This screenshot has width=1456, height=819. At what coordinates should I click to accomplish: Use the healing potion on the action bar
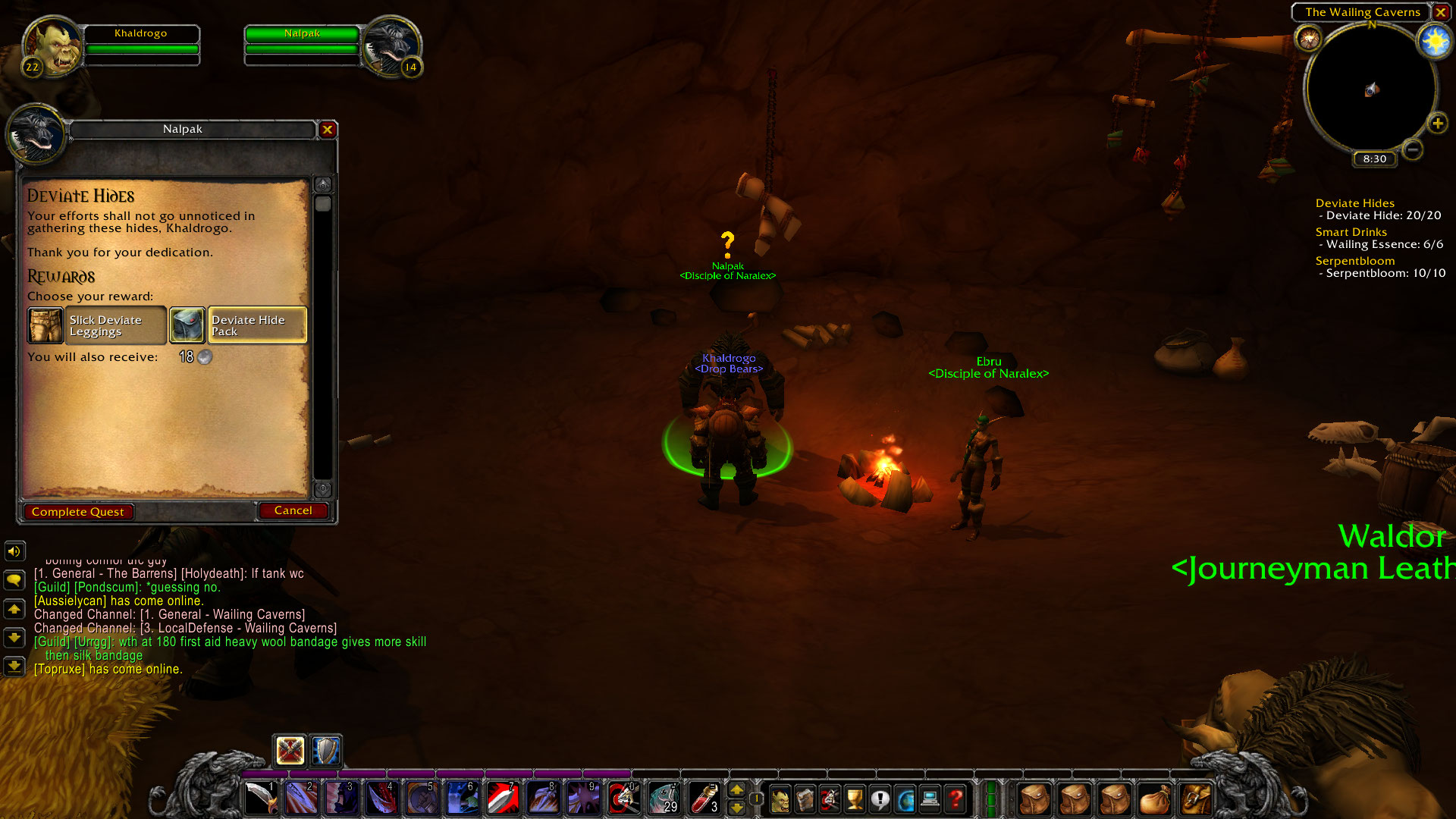(x=705, y=798)
